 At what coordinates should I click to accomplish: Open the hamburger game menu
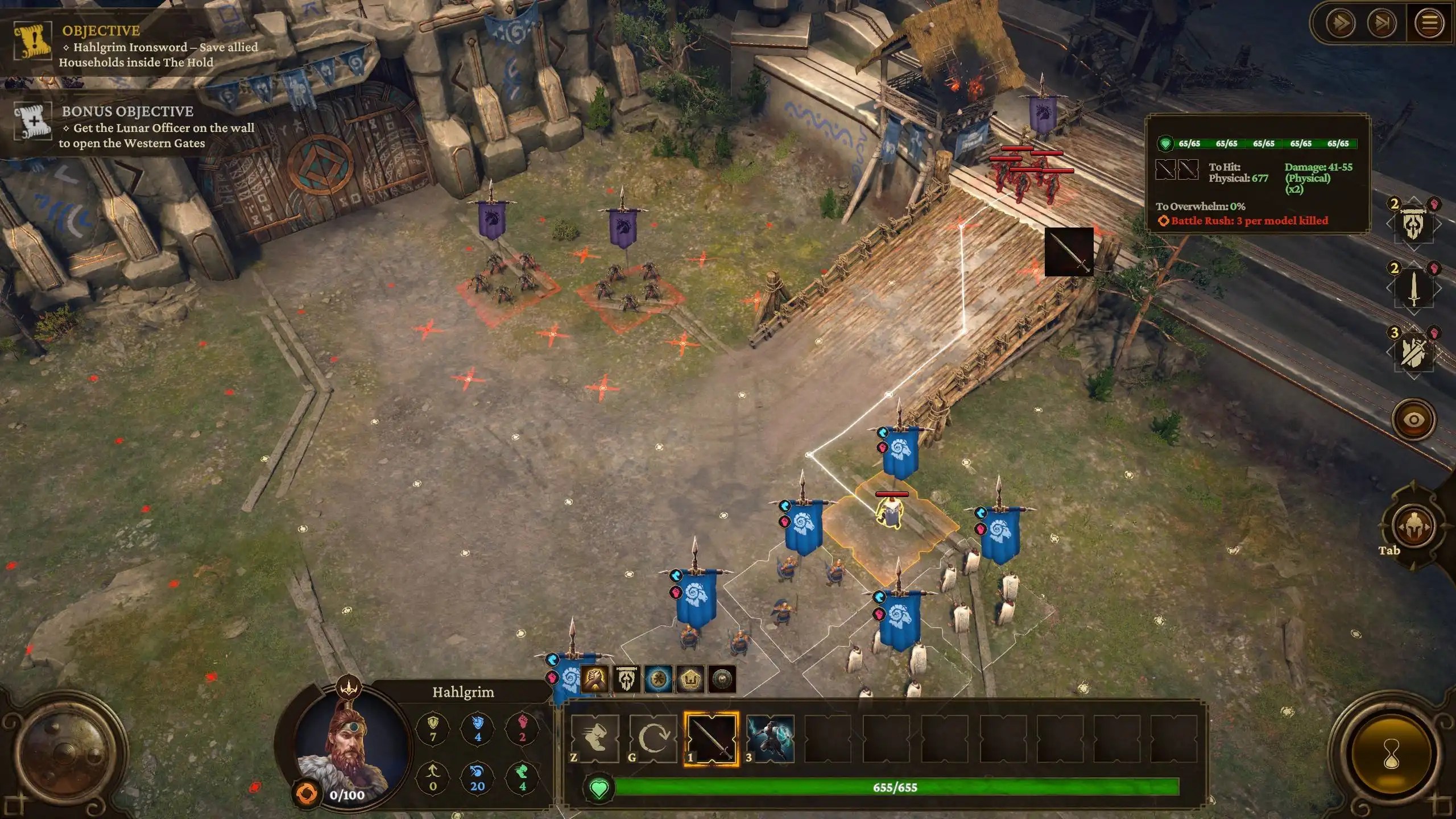click(x=1430, y=23)
